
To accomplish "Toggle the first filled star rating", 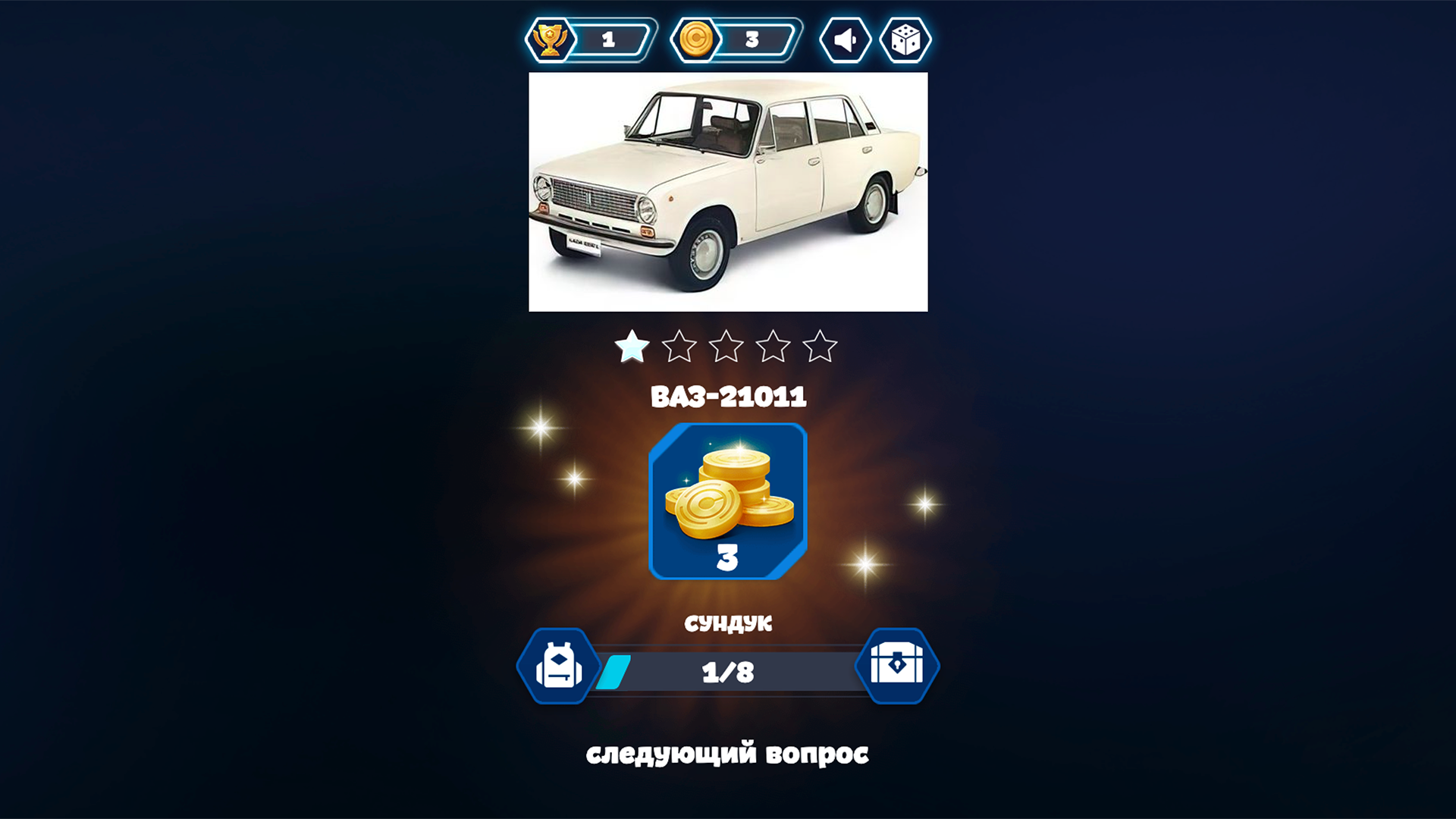I will pyautogui.click(x=631, y=346).
